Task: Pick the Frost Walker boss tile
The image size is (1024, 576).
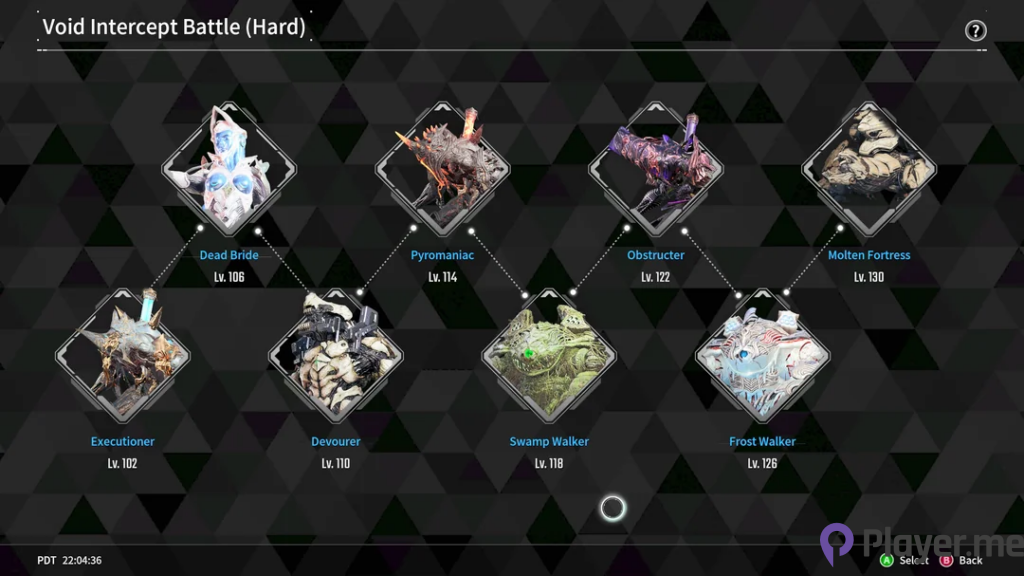Action: click(762, 356)
